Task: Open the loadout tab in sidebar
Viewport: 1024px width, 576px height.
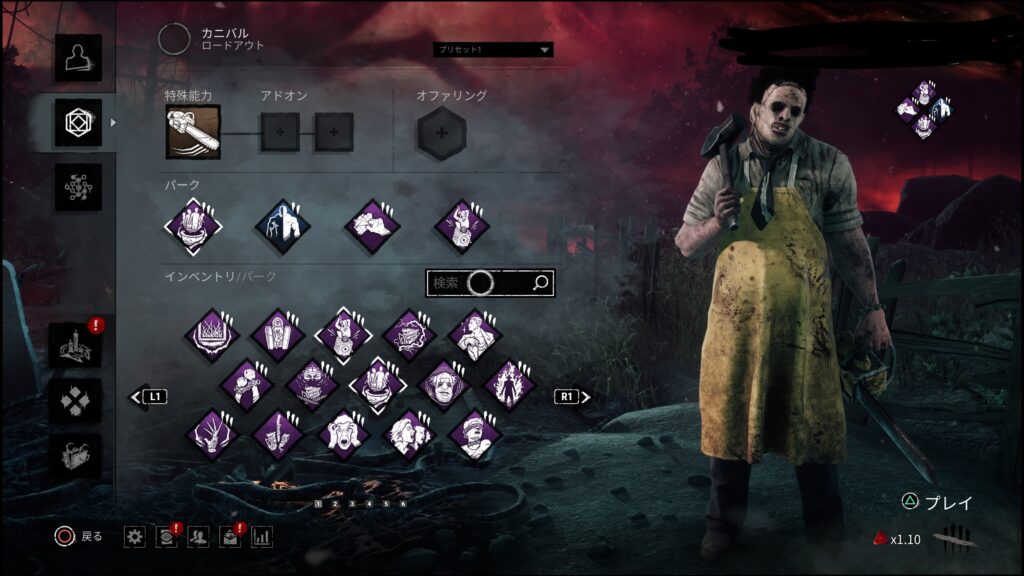Action: 78,123
